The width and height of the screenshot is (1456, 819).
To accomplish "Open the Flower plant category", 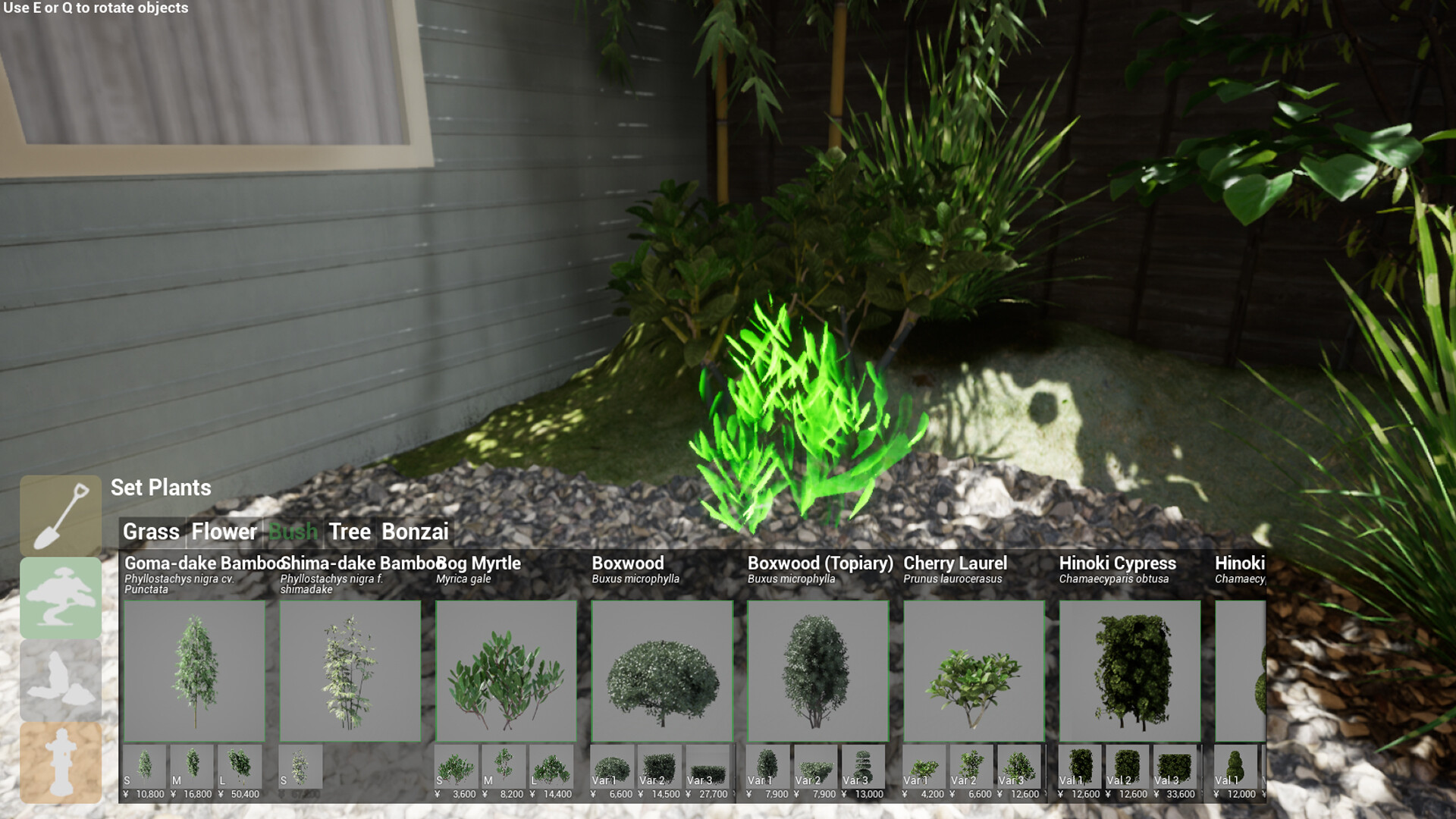I will pos(224,532).
